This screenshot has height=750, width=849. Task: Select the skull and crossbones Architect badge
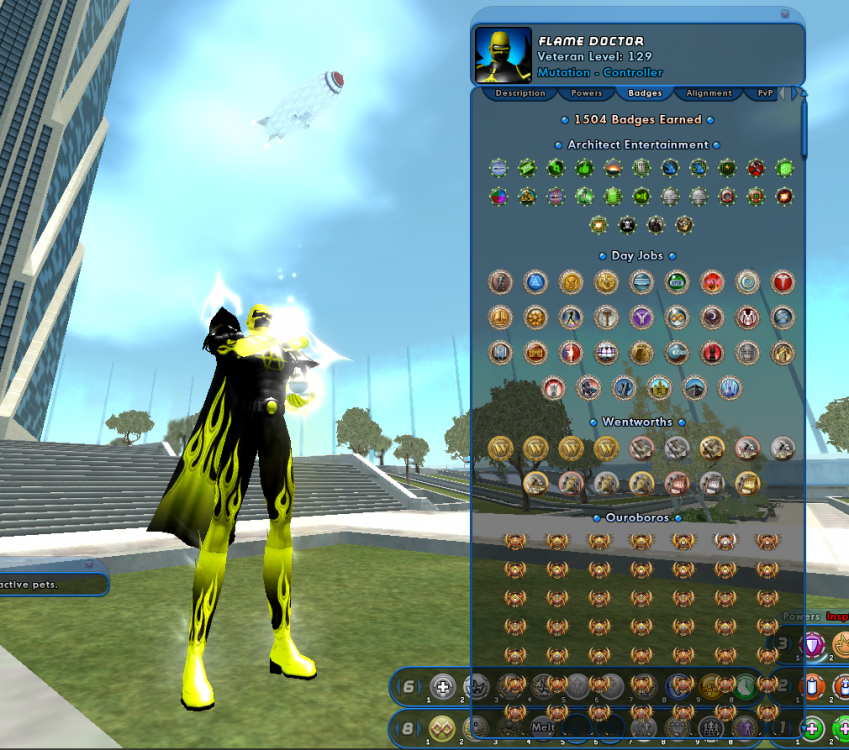[627, 225]
